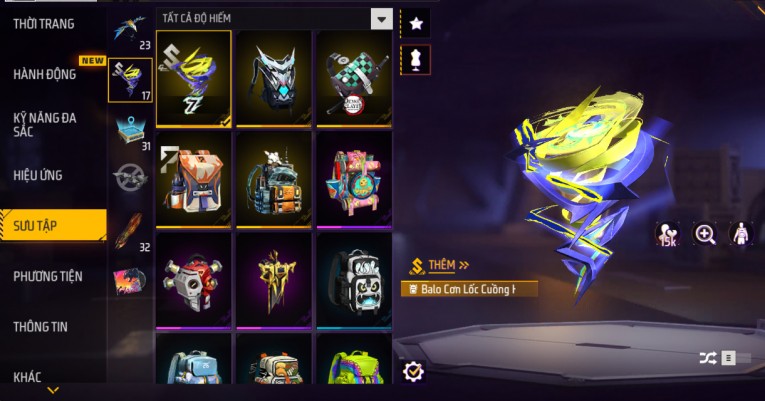Select the red robot skull backpack
765x401 pixels.
194,280
